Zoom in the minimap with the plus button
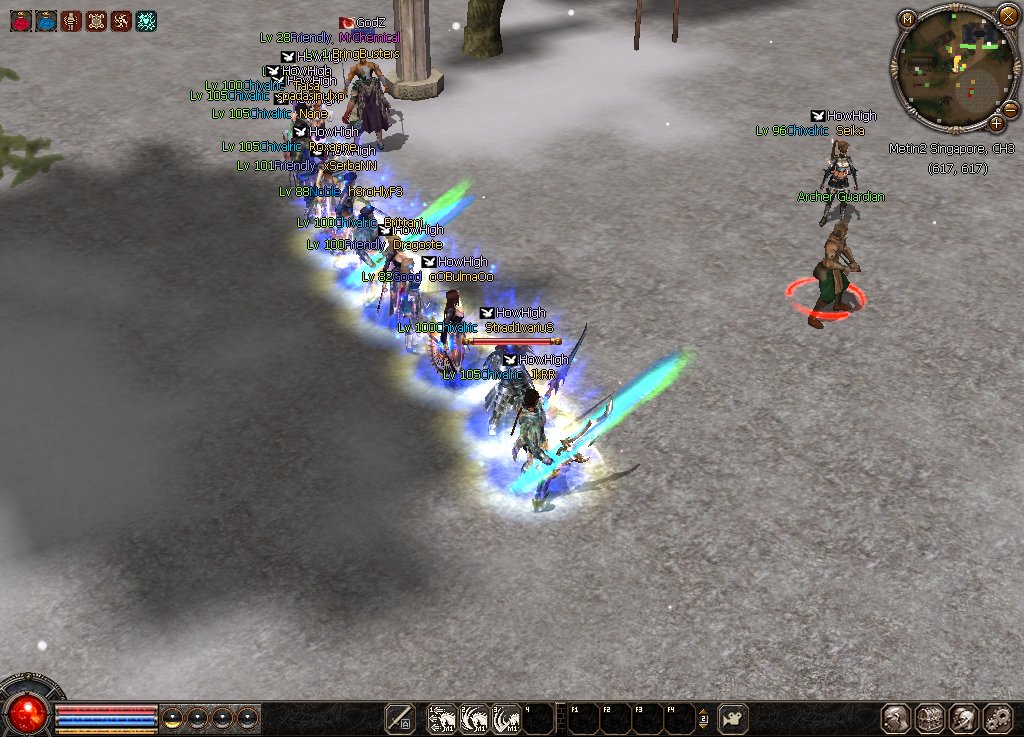 (997, 124)
